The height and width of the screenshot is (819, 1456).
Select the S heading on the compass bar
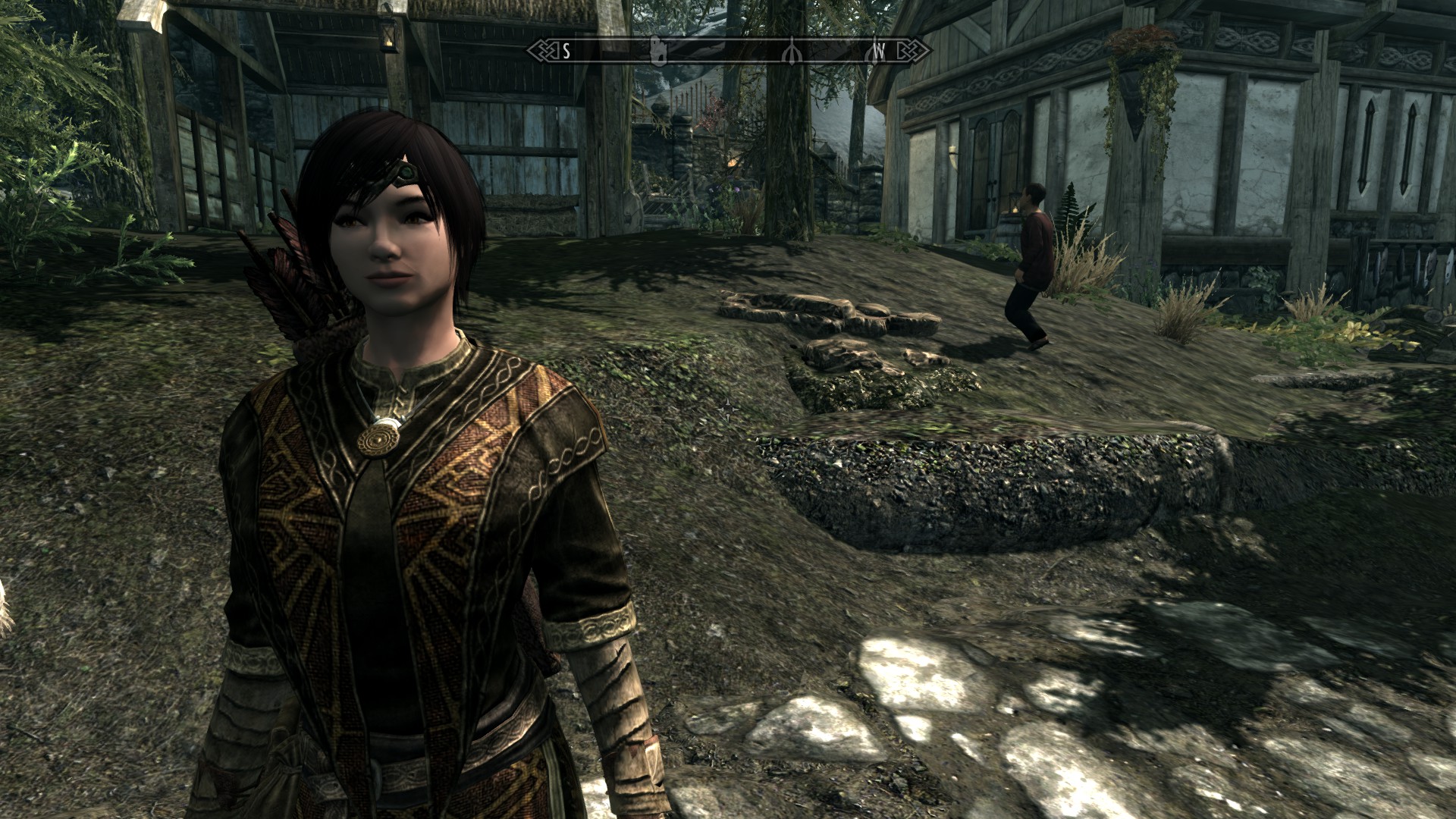pos(566,51)
